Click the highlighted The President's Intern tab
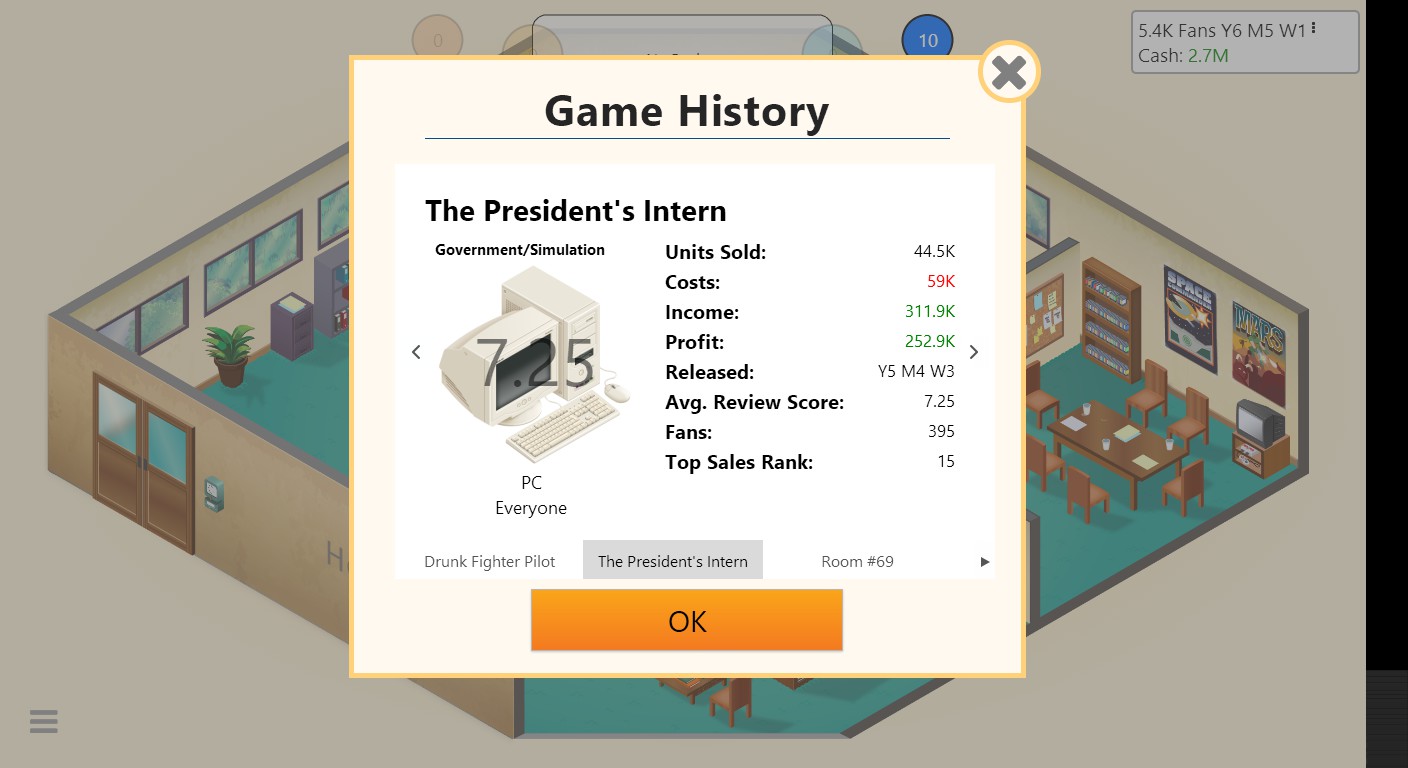The width and height of the screenshot is (1408, 768). click(x=672, y=561)
